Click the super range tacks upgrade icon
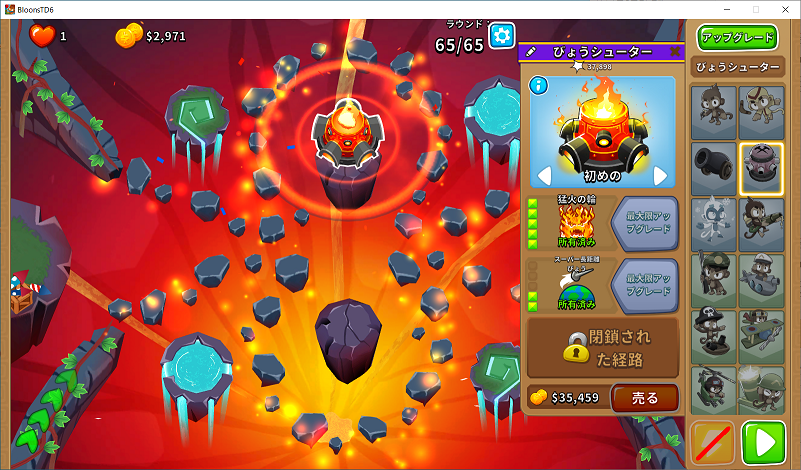801x470 pixels. click(x=575, y=284)
